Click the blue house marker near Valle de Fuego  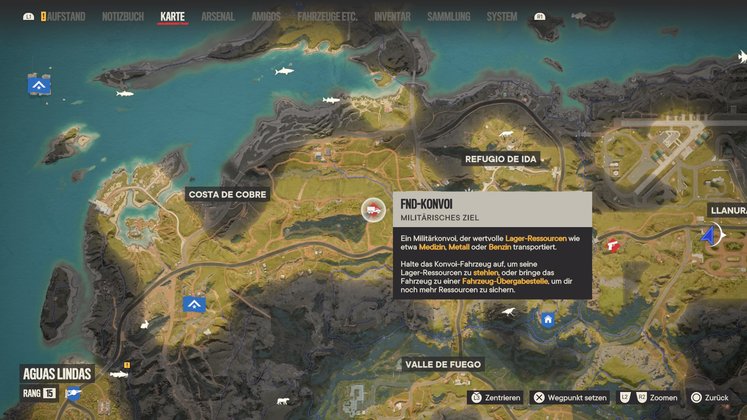point(548,319)
